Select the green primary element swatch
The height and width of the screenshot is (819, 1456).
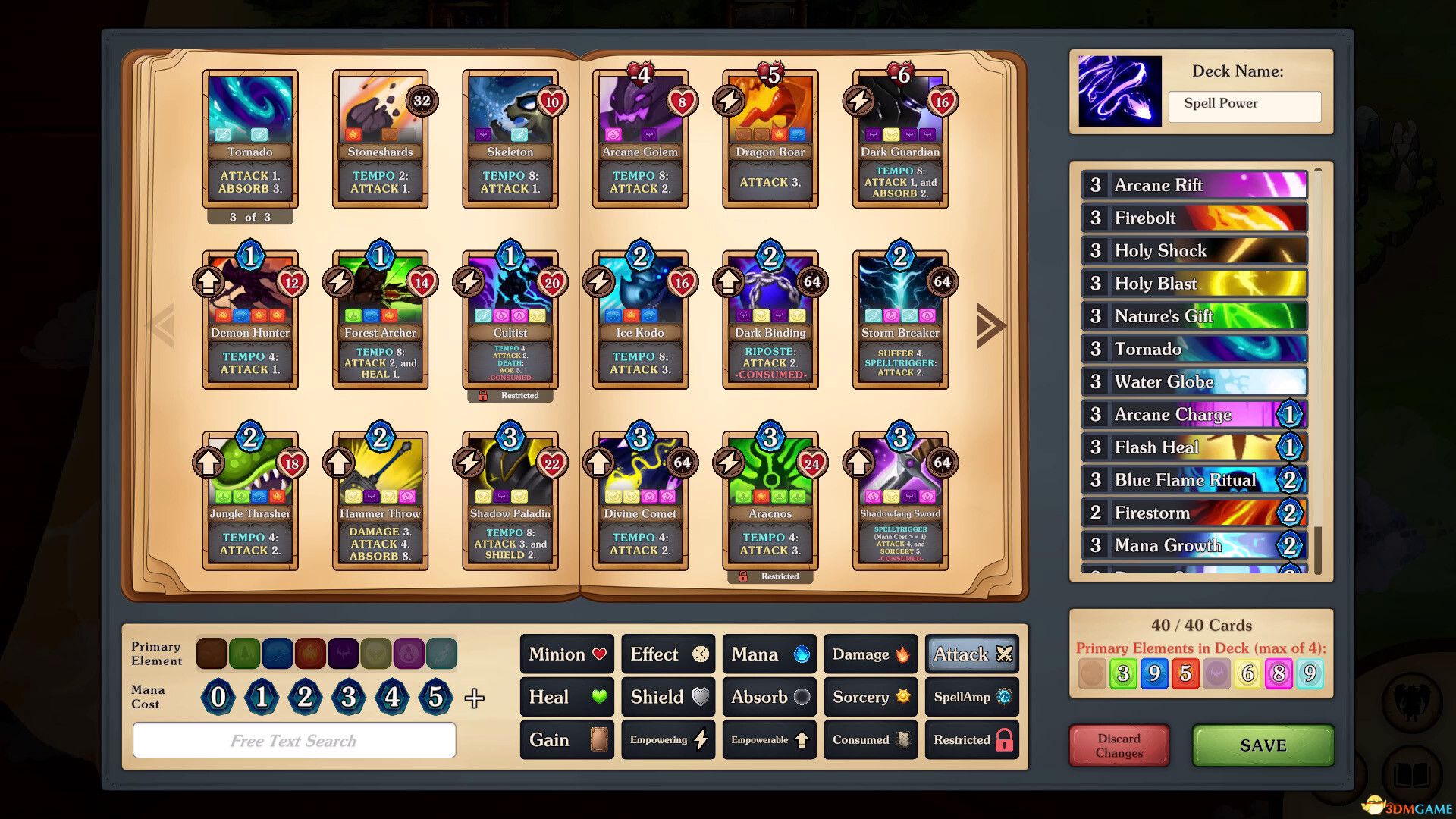(x=245, y=653)
